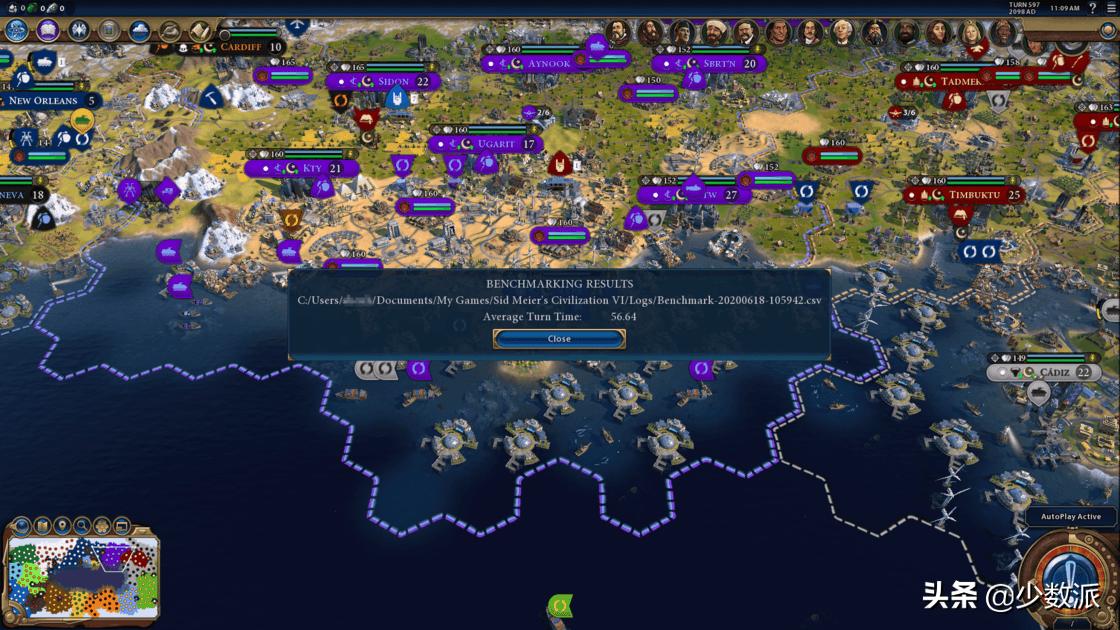This screenshot has height=630, width=1120.
Task: Close the Benchmarking Results dialog
Action: tap(559, 339)
